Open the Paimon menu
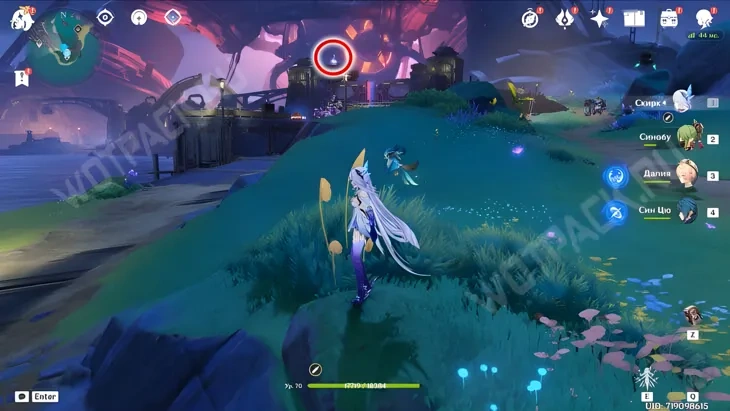 click(22, 18)
